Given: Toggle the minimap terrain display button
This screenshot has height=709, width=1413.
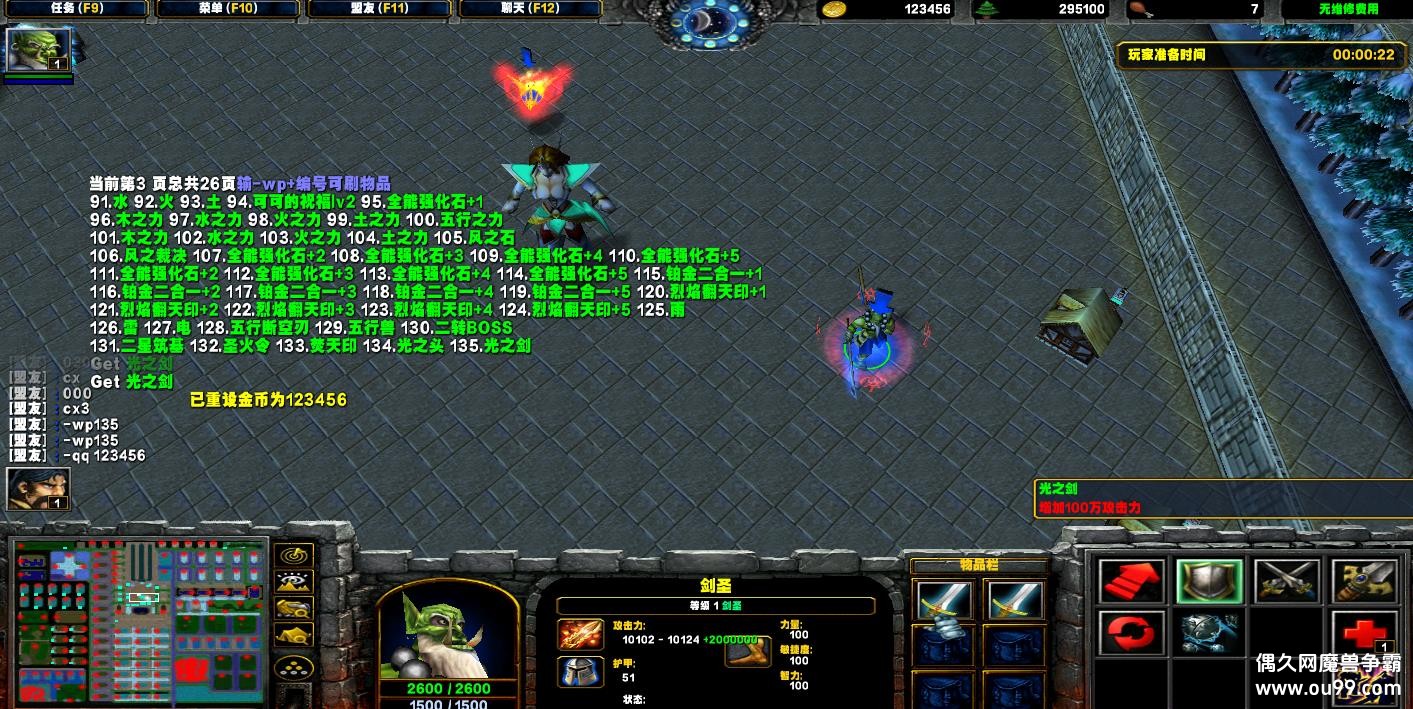Looking at the screenshot, I should coord(293,582).
